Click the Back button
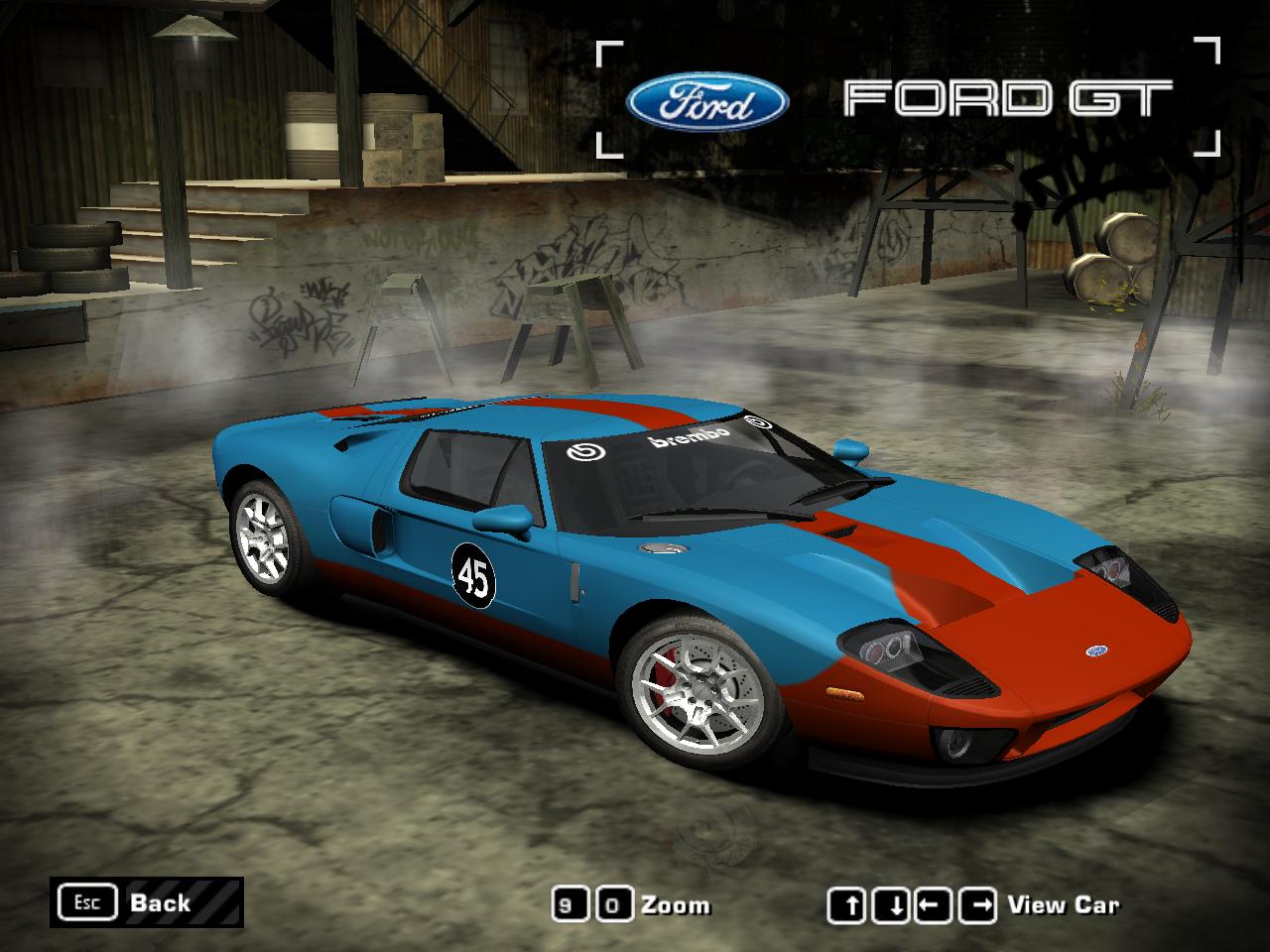The height and width of the screenshot is (952, 1270). [x=146, y=902]
